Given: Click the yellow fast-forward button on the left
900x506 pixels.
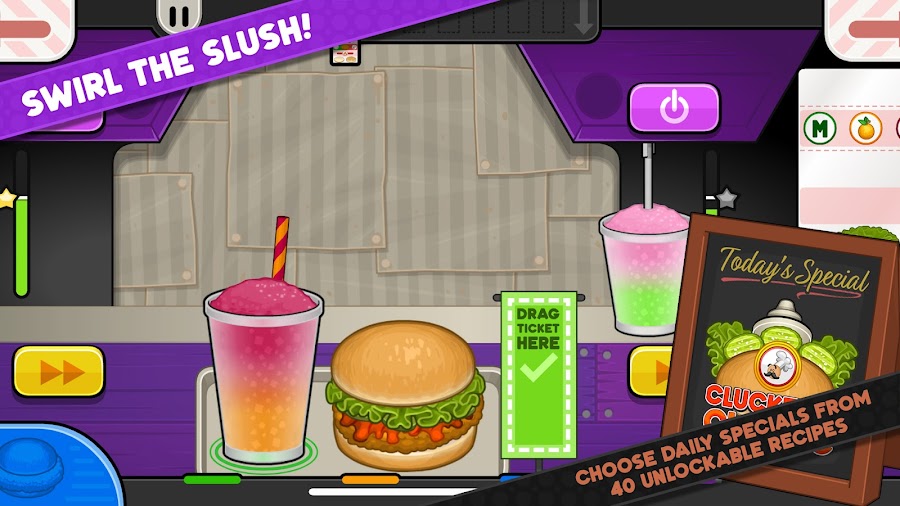Looking at the screenshot, I should coord(59,371).
